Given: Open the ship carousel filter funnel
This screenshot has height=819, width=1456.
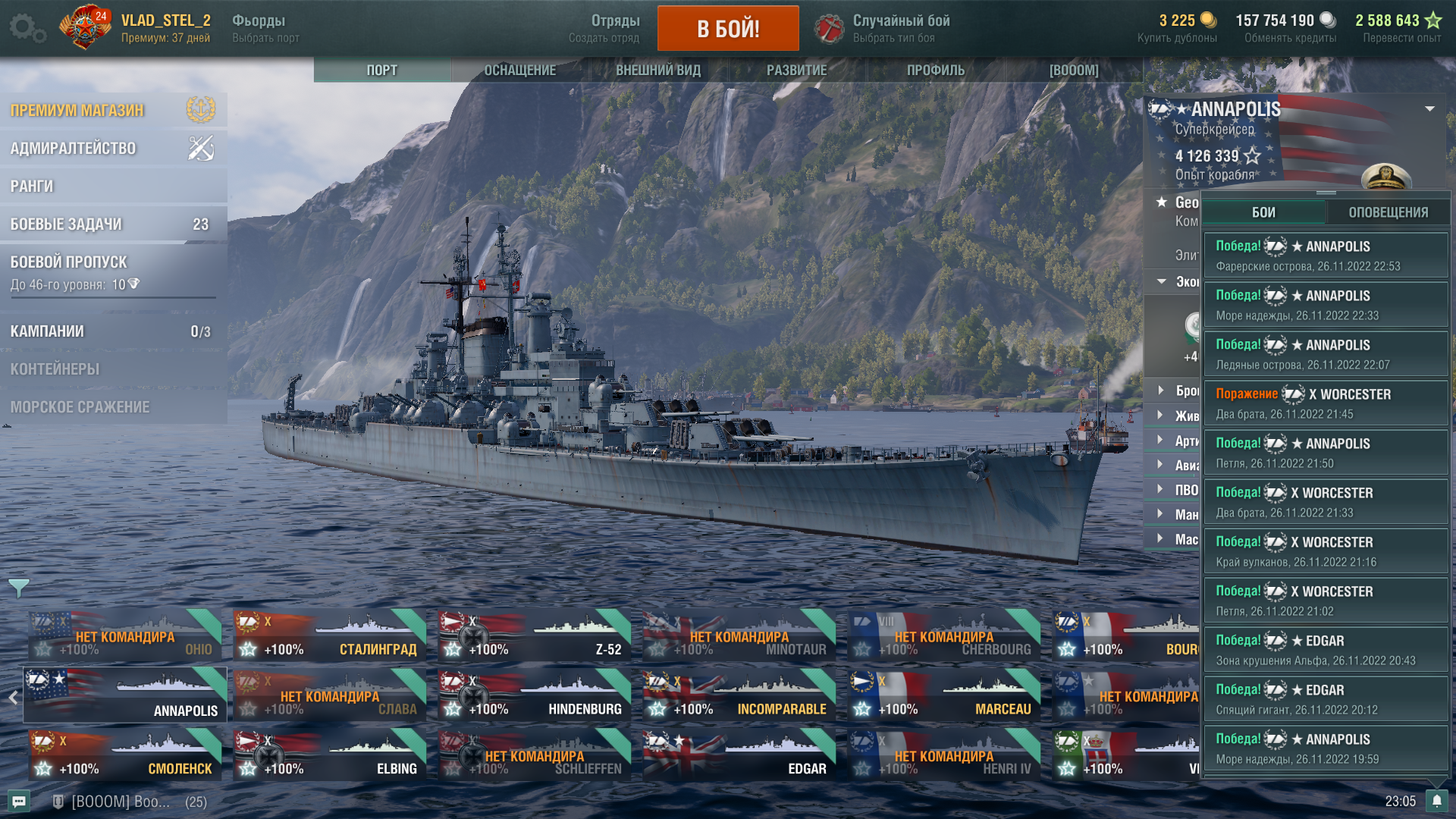Looking at the screenshot, I should tap(18, 587).
